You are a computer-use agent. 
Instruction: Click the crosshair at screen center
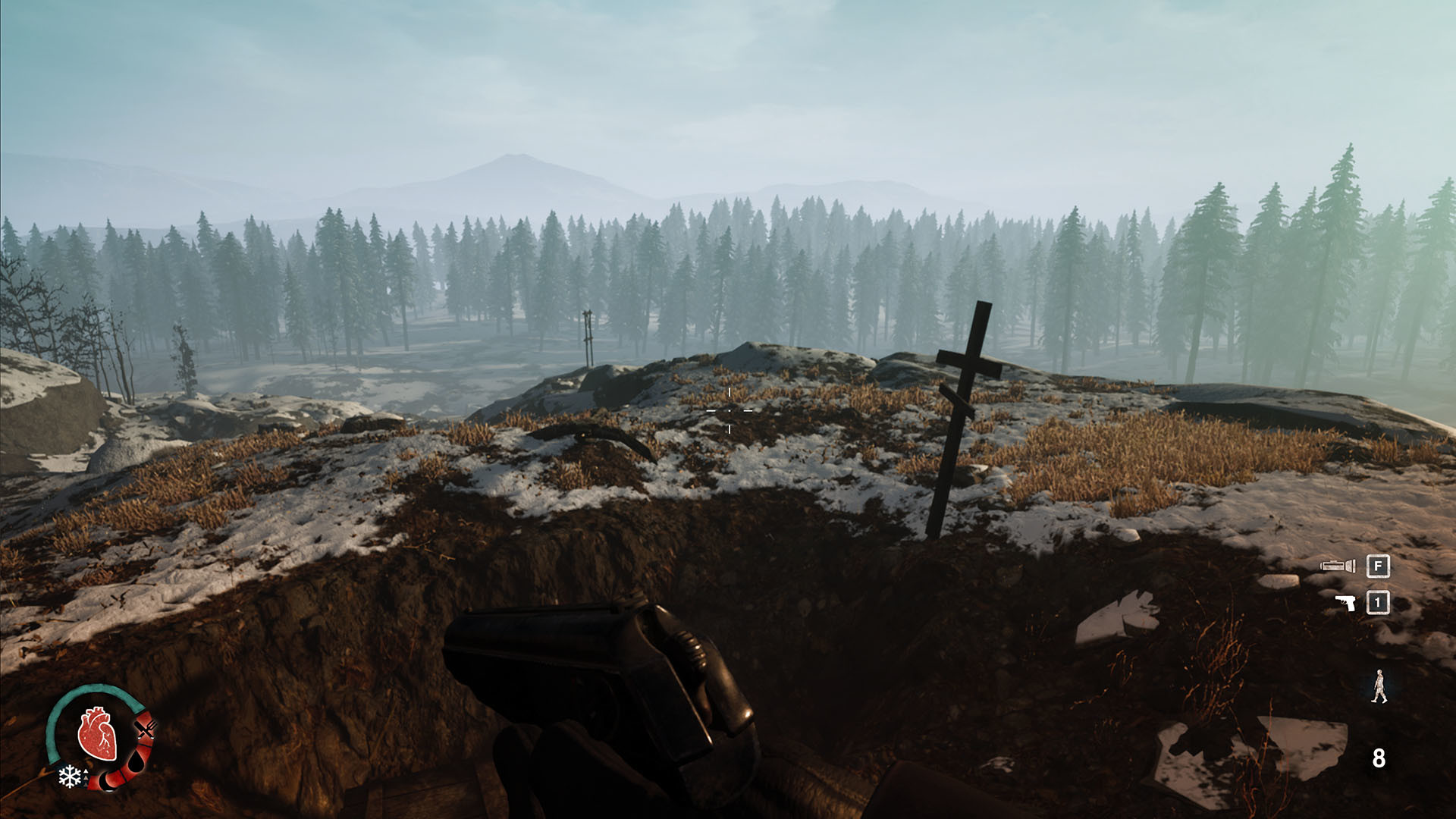pyautogui.click(x=728, y=409)
